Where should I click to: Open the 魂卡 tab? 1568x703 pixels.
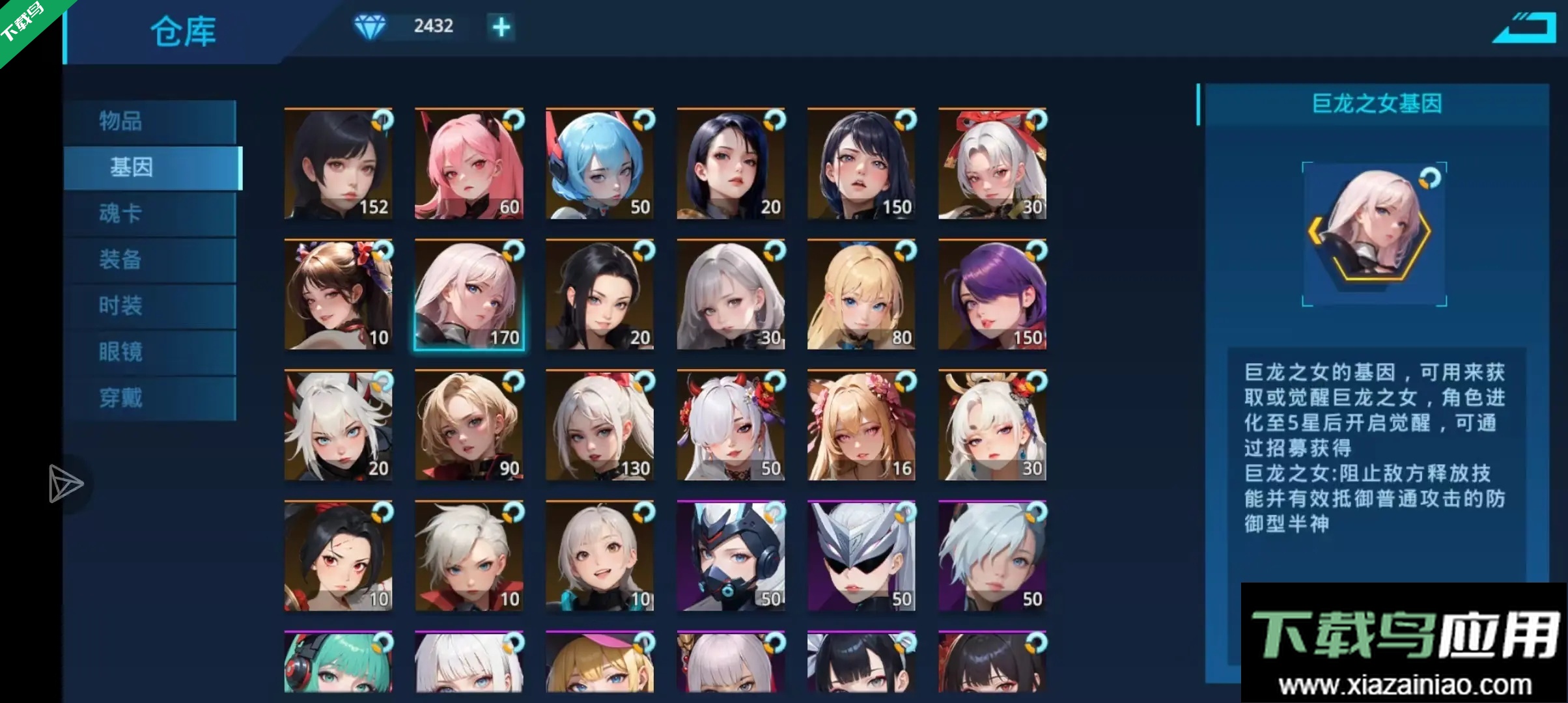(150, 214)
